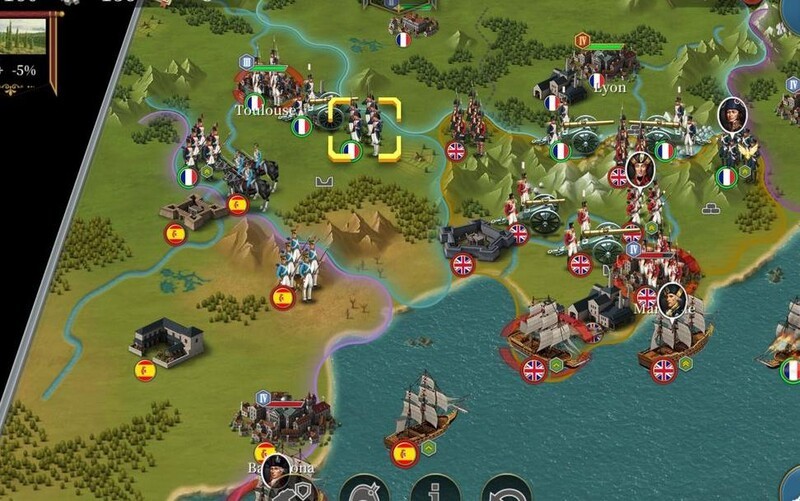Viewport: 800px width, 501px height.
Task: Open the terrain landscape thumbnail
Action: (27, 36)
